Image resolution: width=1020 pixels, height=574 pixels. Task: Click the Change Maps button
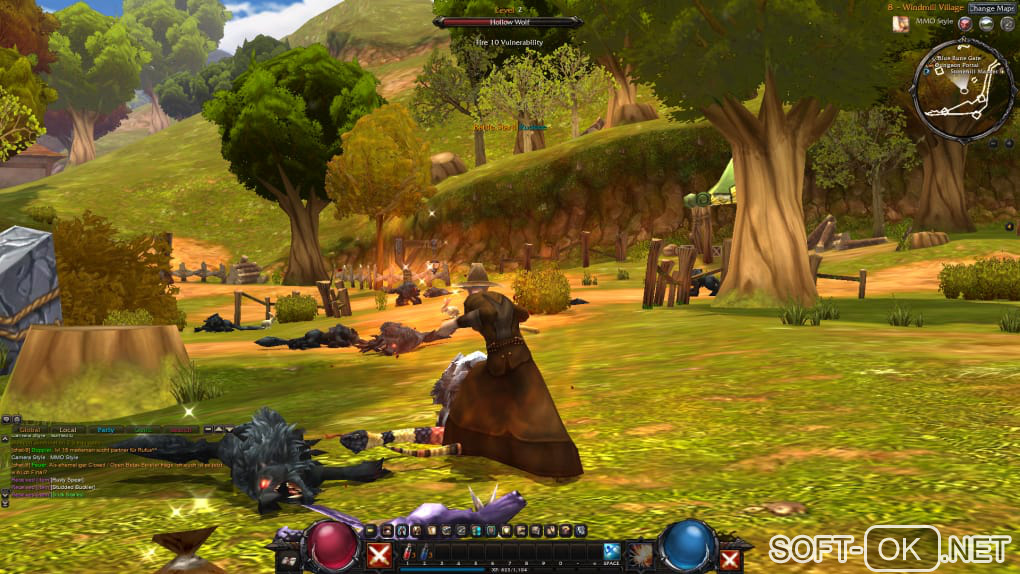(x=991, y=8)
